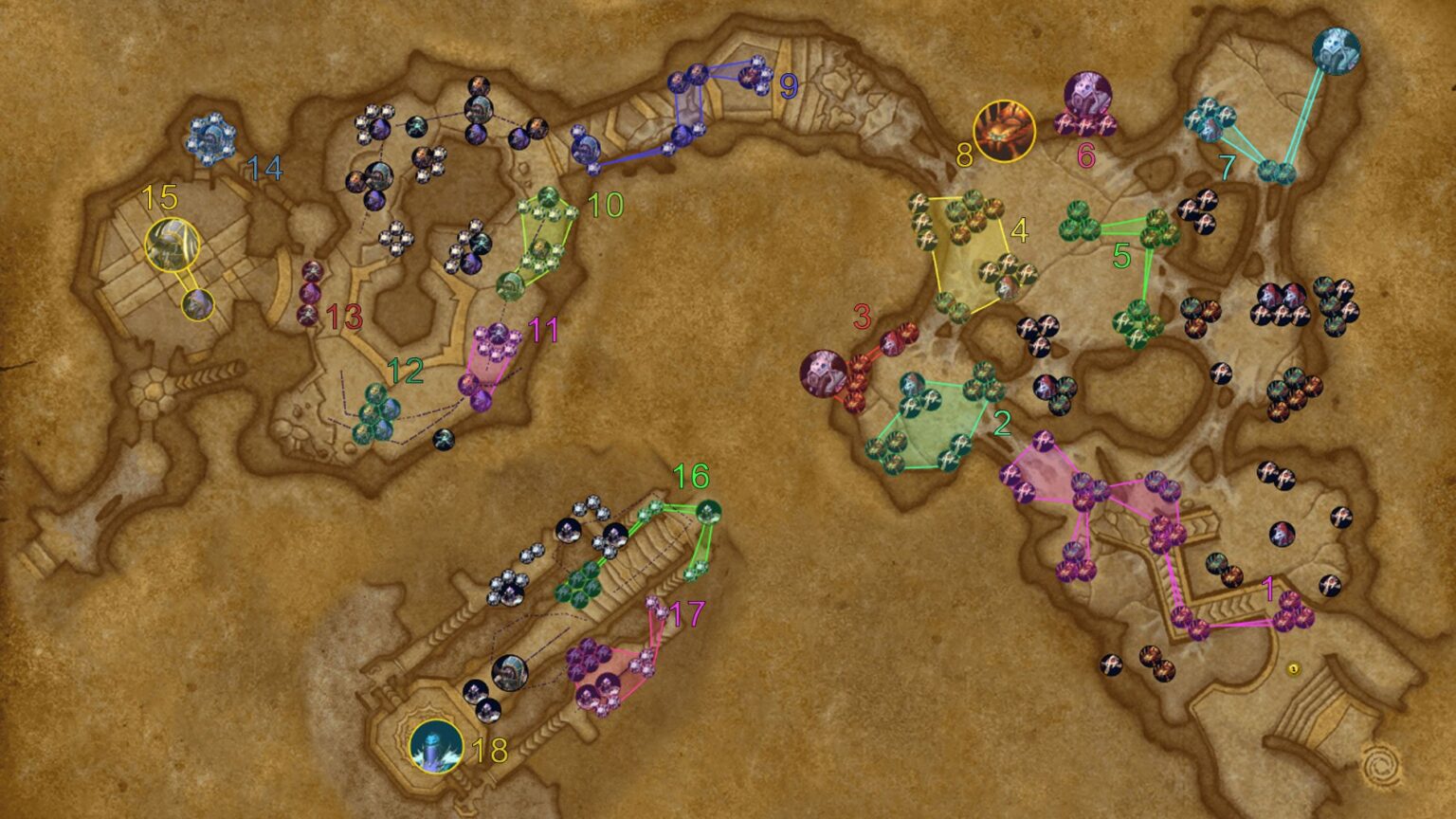Click the large red portrait in pull 3

tap(823, 372)
